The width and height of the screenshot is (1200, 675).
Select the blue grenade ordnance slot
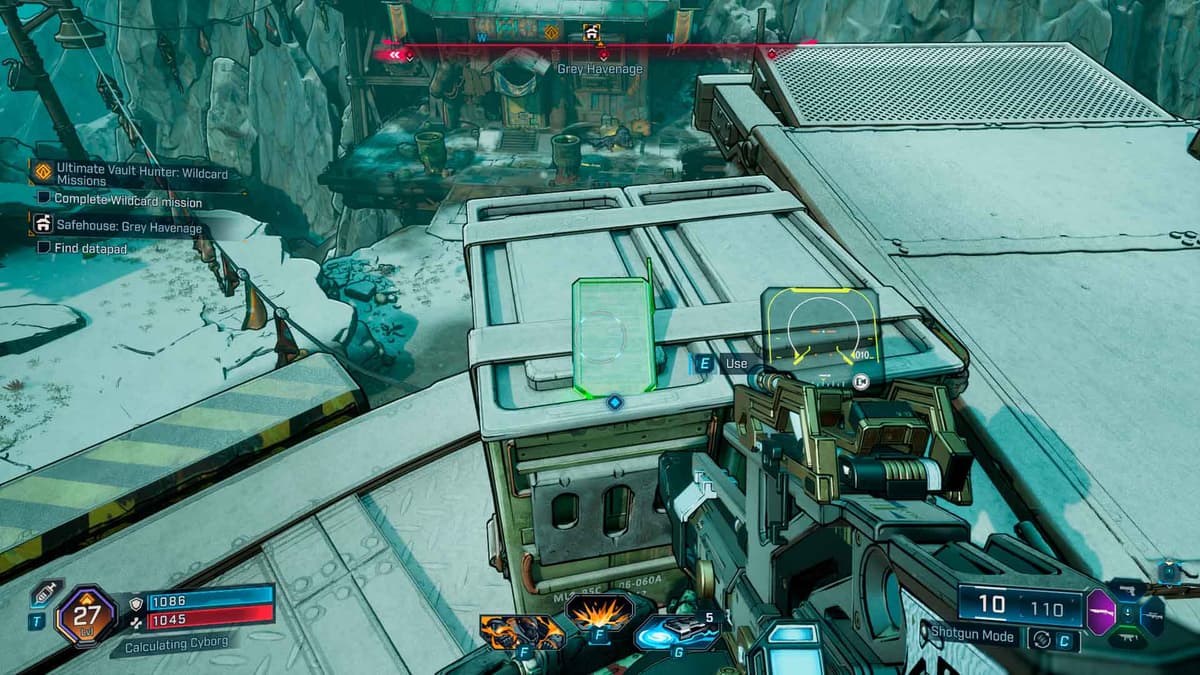(675, 630)
